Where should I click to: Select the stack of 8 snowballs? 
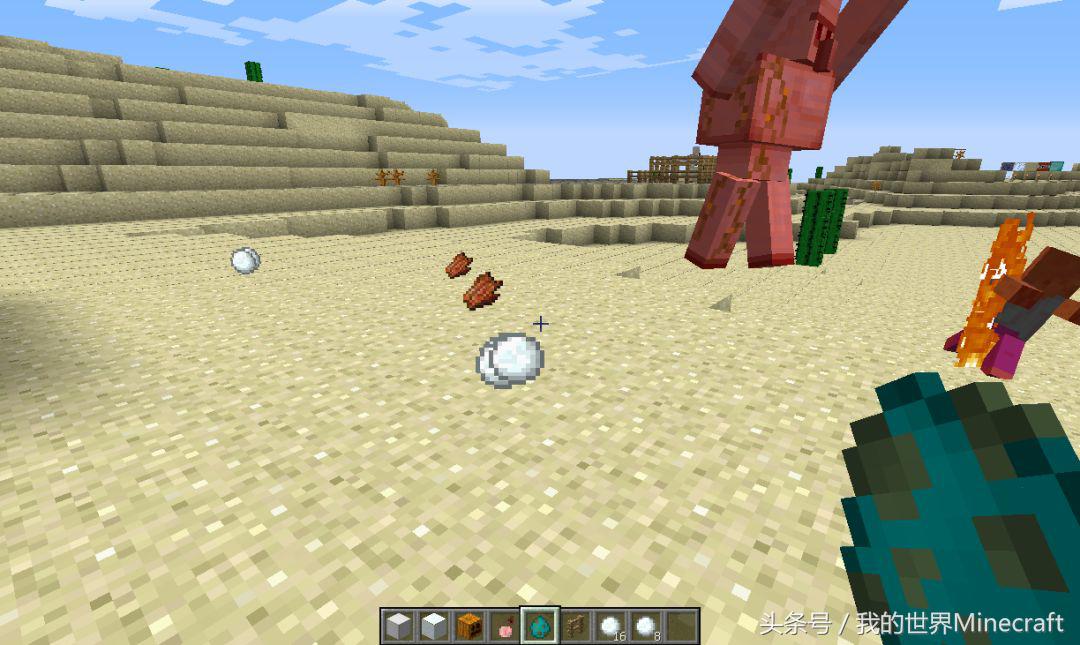pyautogui.click(x=645, y=627)
